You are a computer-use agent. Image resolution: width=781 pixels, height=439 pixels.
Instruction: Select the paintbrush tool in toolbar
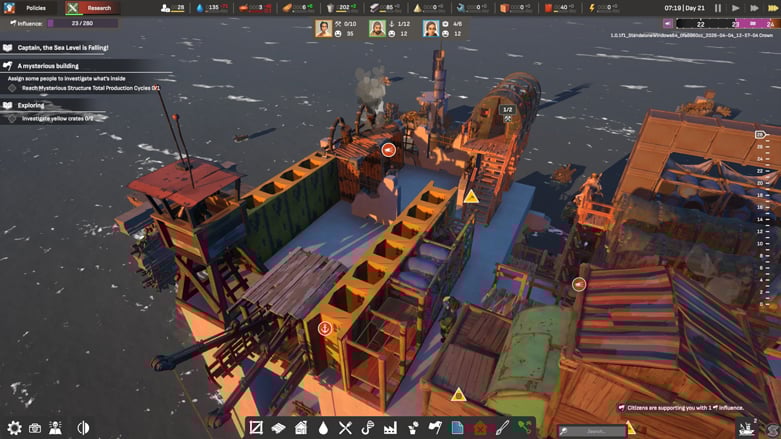tap(503, 428)
